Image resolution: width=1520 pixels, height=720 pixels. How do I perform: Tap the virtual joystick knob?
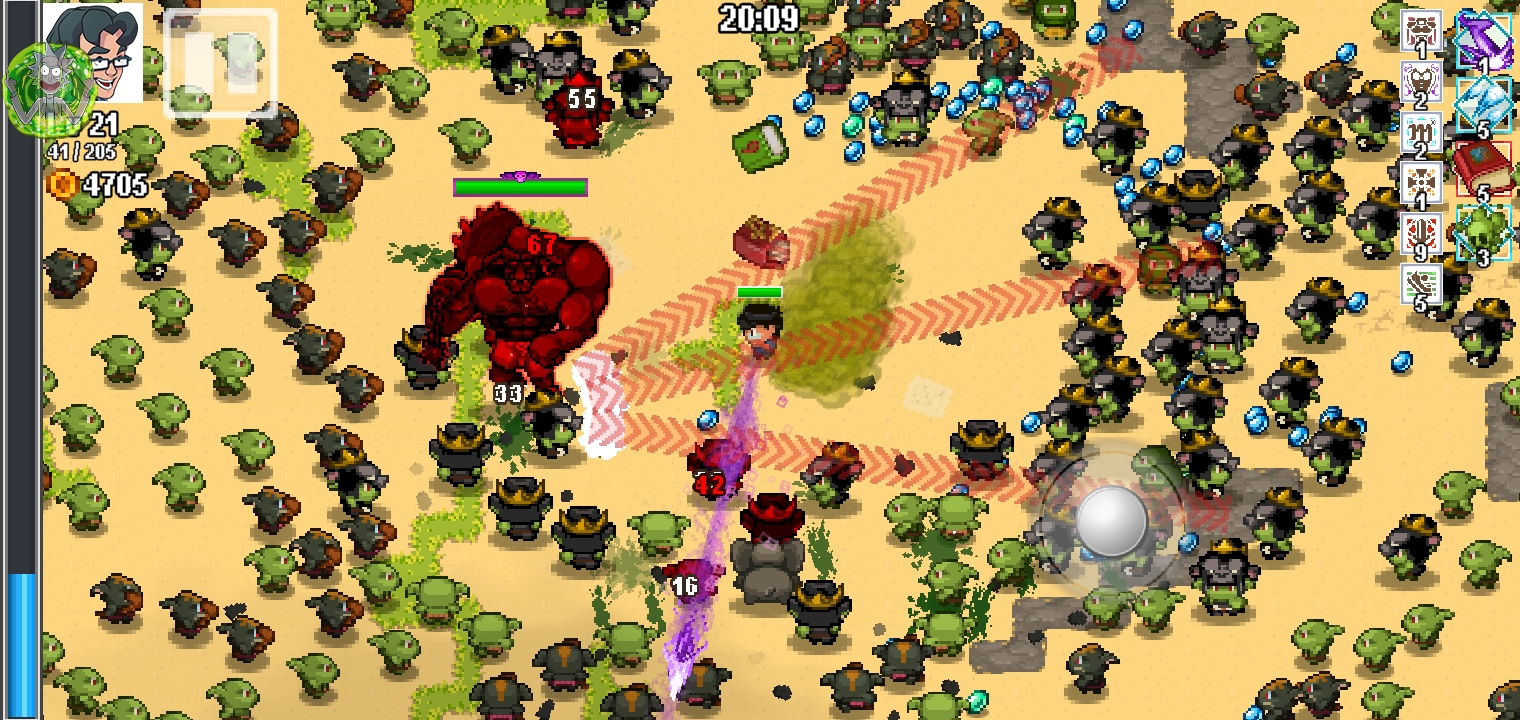click(x=1111, y=519)
